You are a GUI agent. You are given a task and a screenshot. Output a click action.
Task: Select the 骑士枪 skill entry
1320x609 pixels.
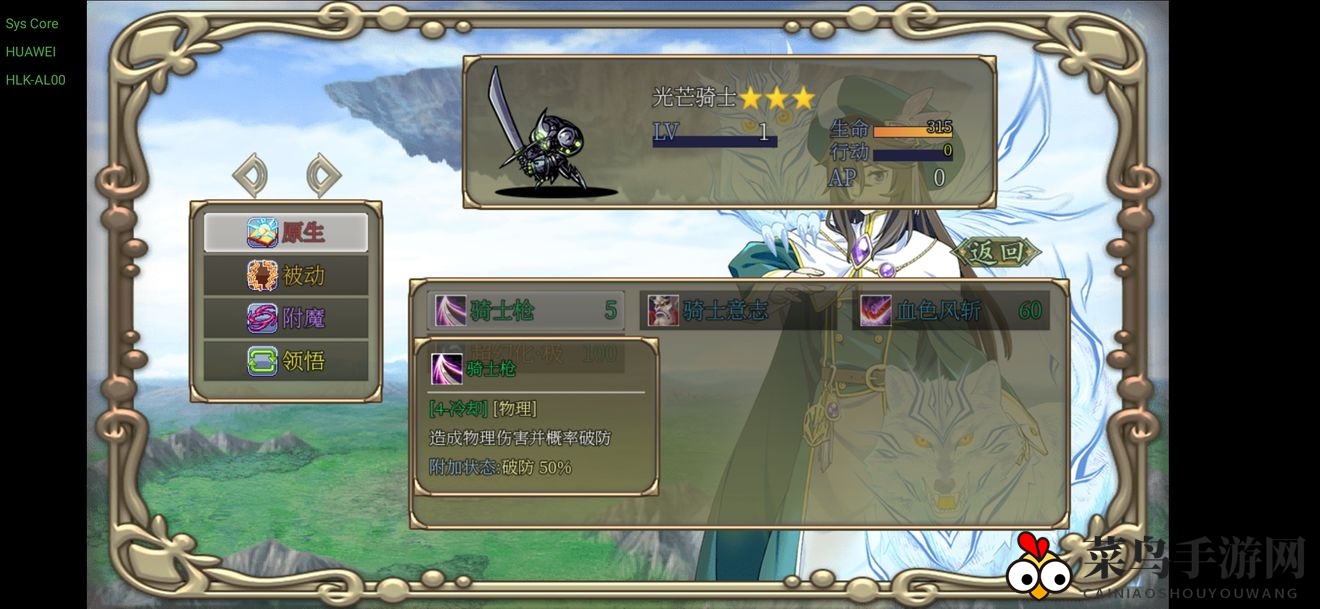pos(526,311)
